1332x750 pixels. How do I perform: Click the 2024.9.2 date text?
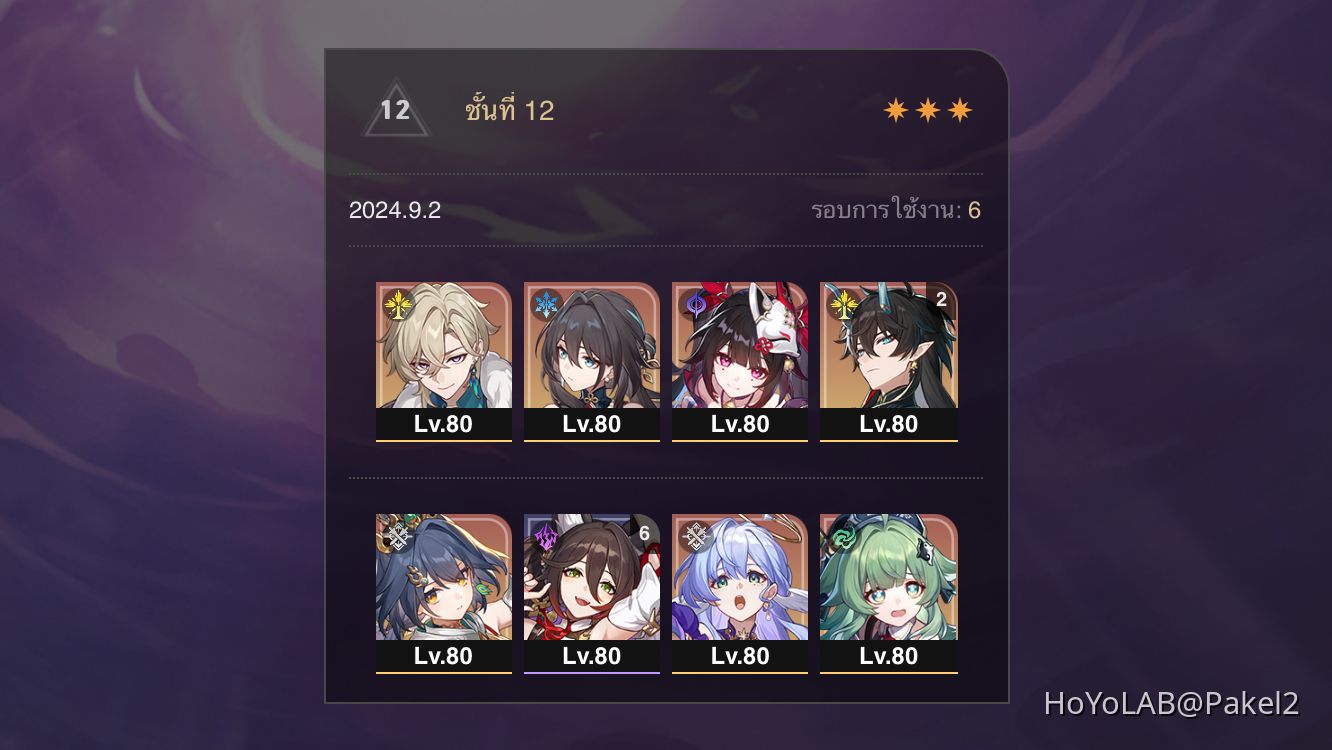tap(397, 210)
